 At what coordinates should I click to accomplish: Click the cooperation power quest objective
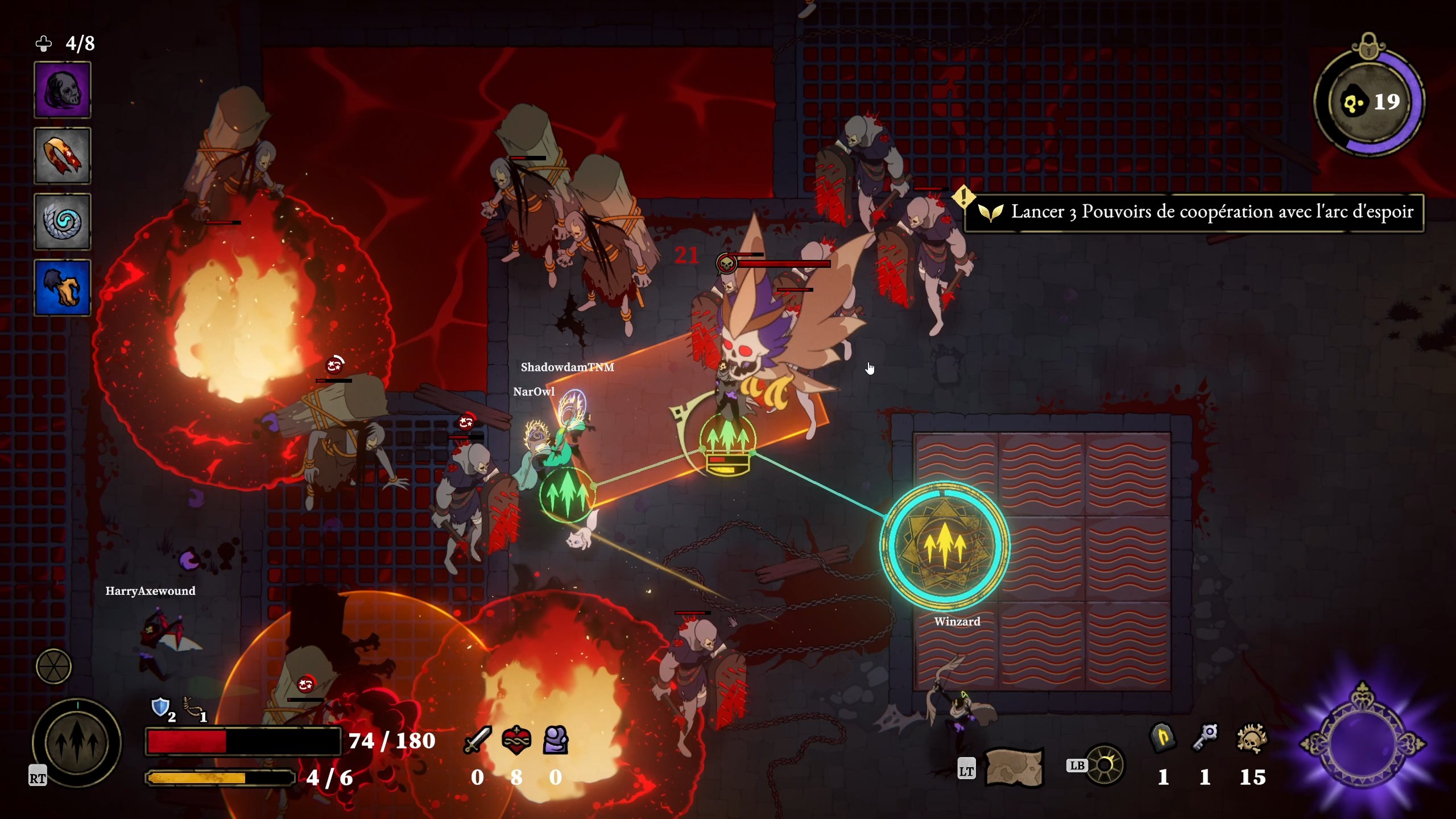[1194, 212]
